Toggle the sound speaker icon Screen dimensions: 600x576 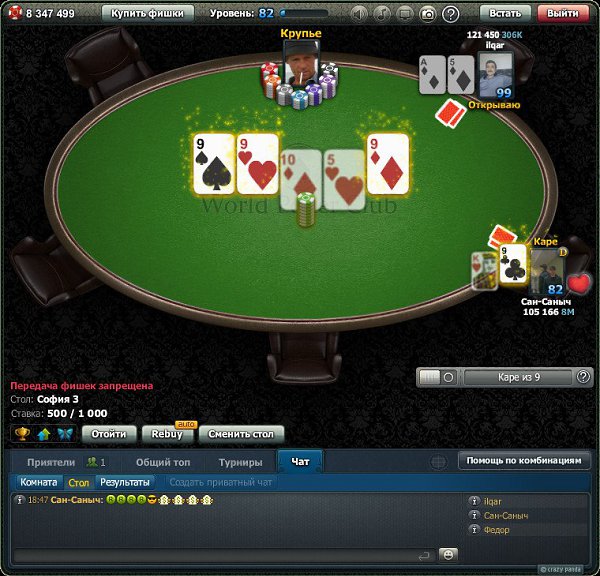pos(360,14)
